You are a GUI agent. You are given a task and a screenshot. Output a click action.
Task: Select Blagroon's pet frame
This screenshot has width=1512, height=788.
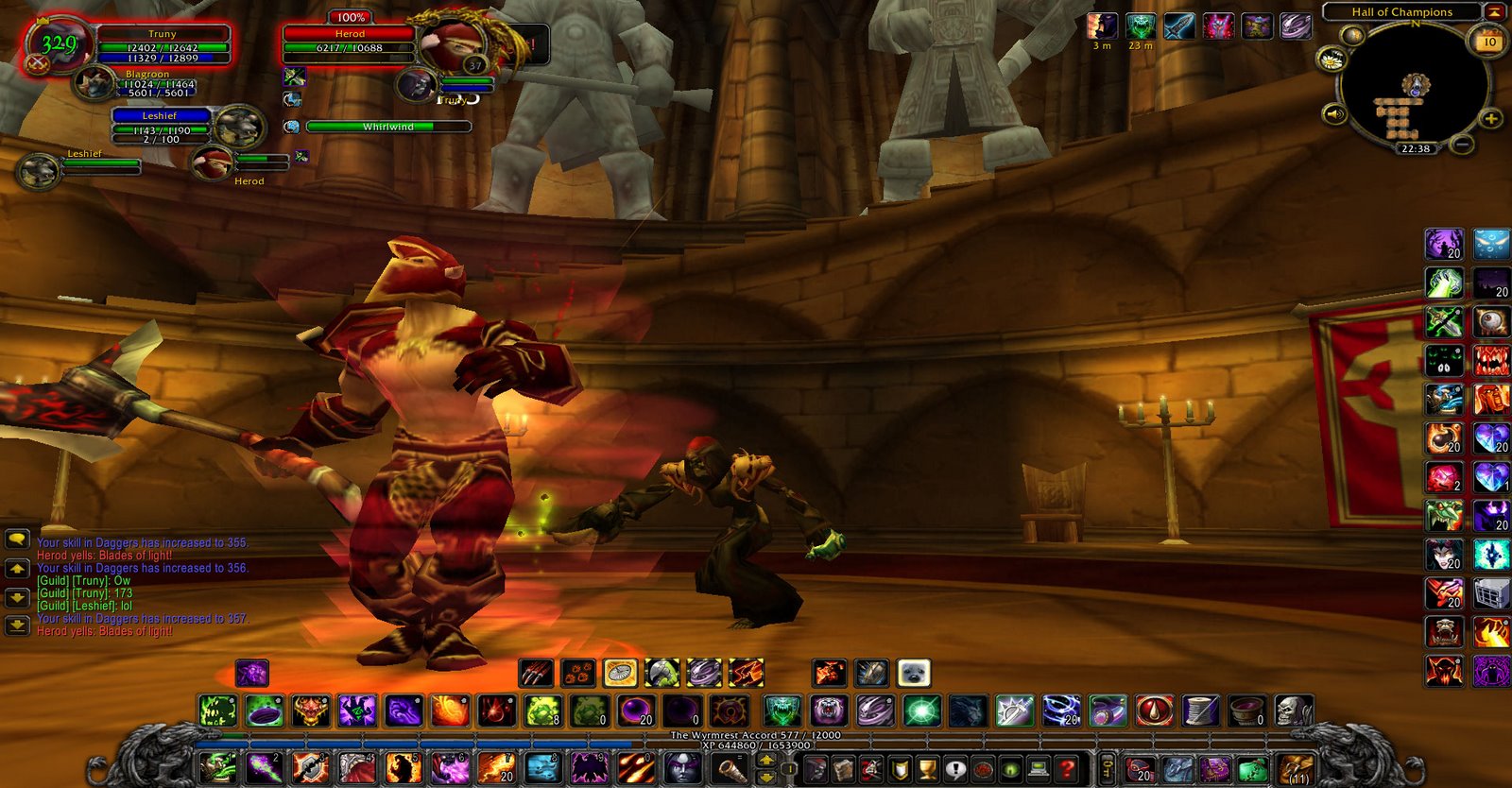click(95, 84)
